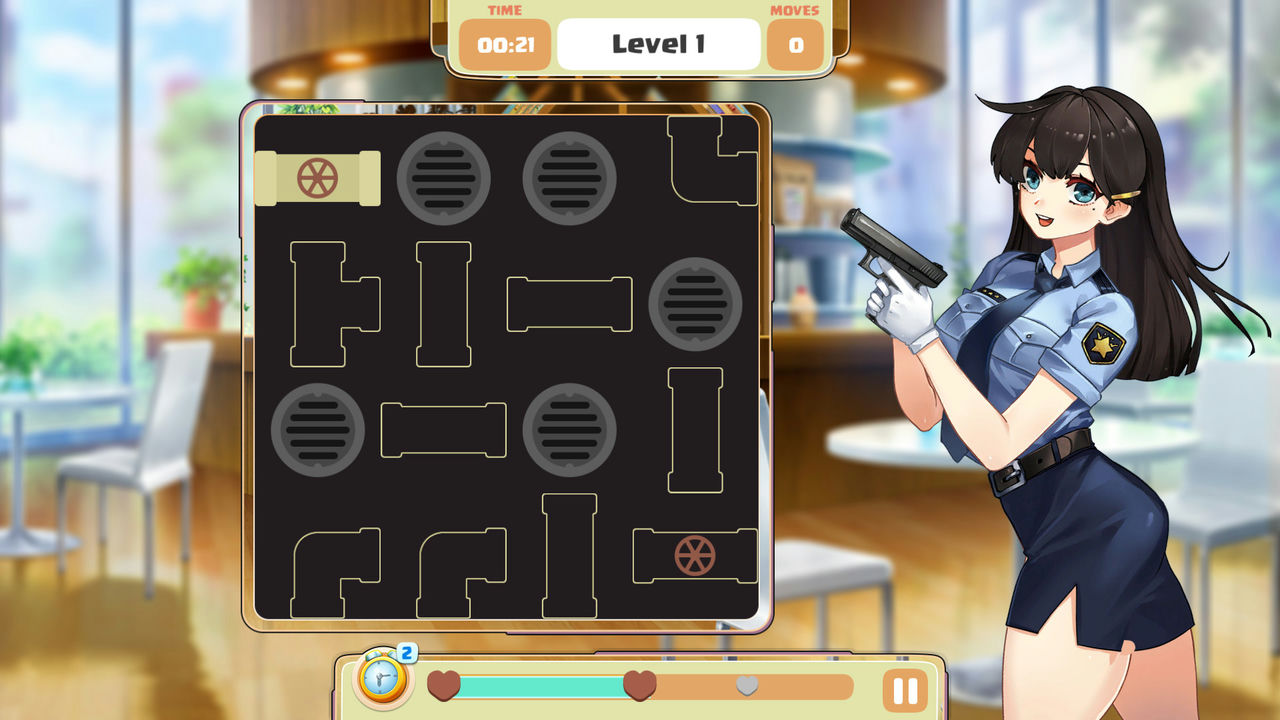Rotate the highlighted yellow valve pipe tile
Image resolution: width=1280 pixels, height=720 pixels.
(317, 178)
